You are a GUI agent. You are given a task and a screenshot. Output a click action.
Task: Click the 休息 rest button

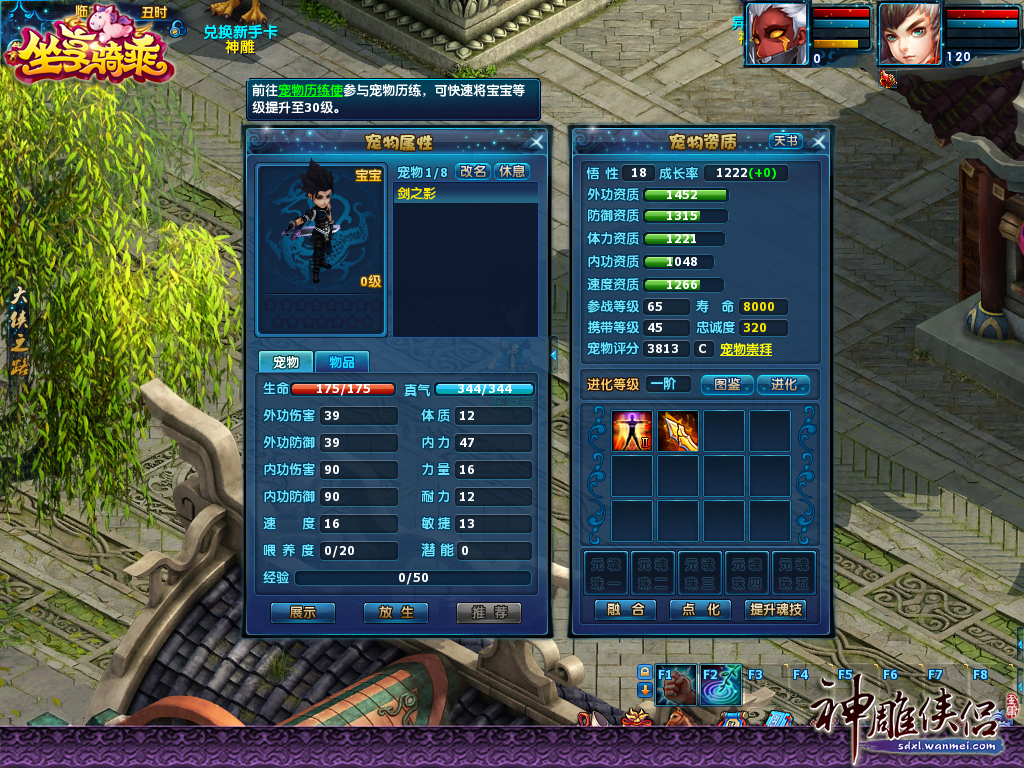point(511,171)
